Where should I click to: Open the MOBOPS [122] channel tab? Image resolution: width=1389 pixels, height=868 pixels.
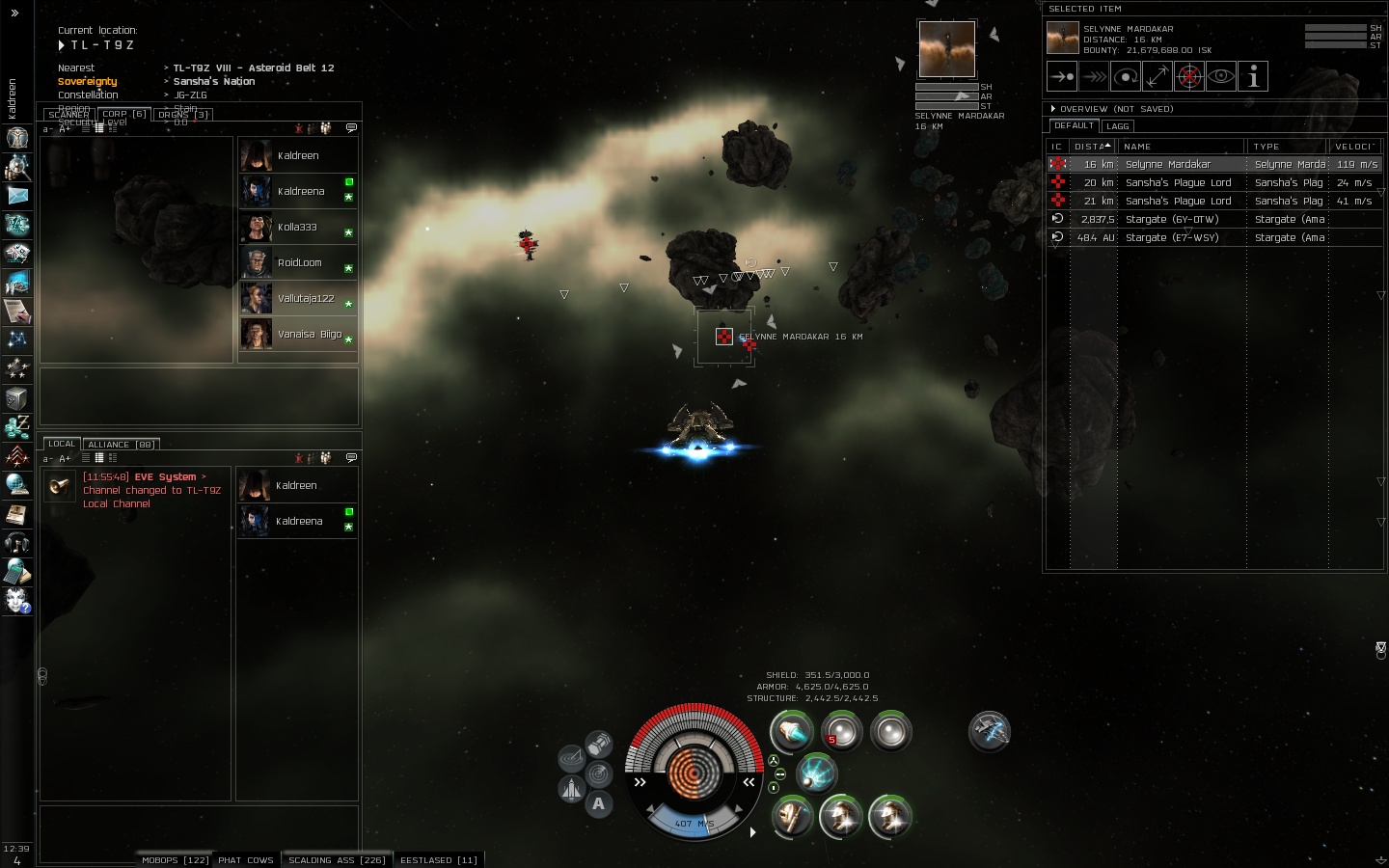click(175, 860)
